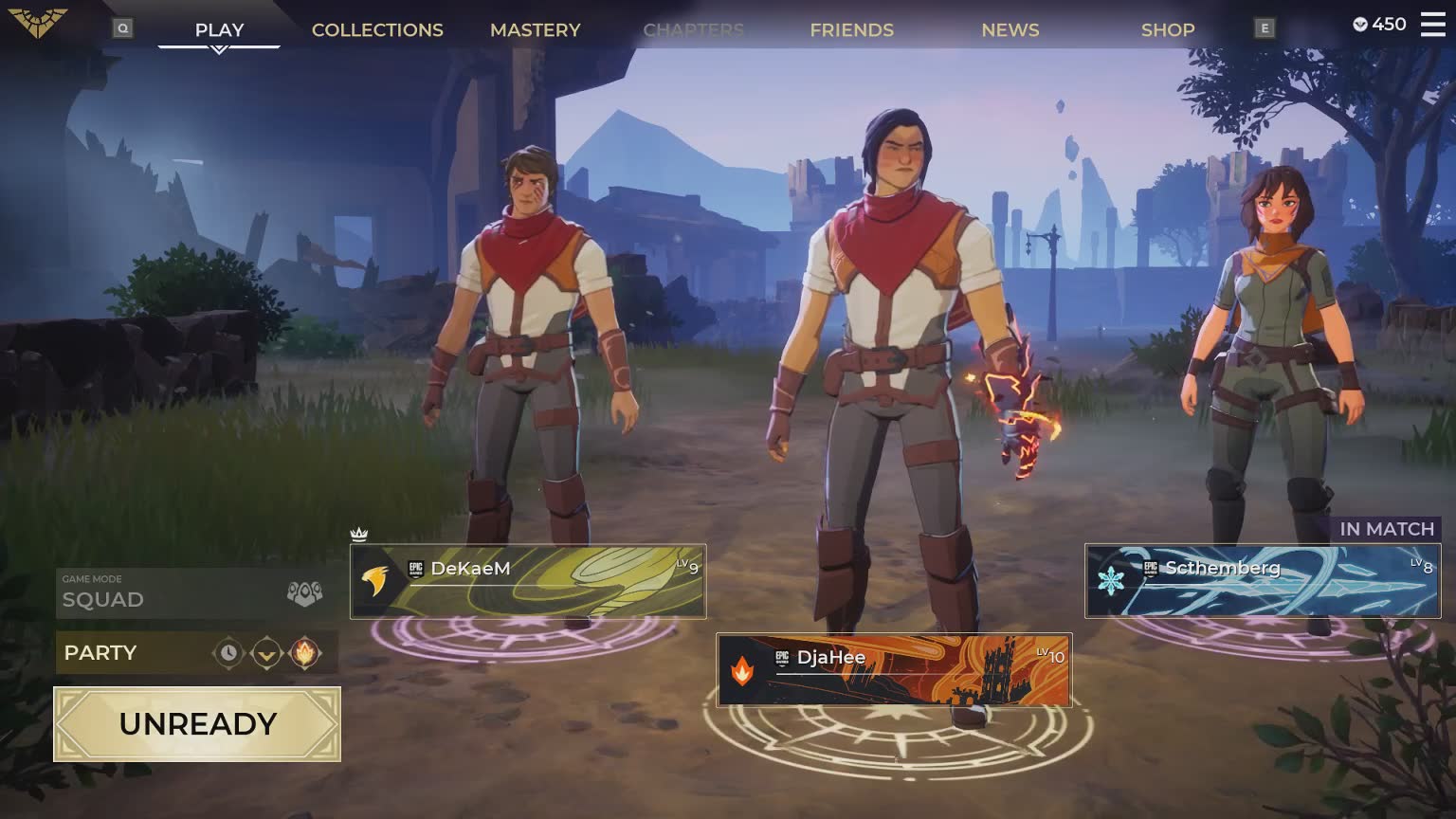Select DjaHee's player banner
Viewport: 1456px width, 819px height.
[894, 670]
